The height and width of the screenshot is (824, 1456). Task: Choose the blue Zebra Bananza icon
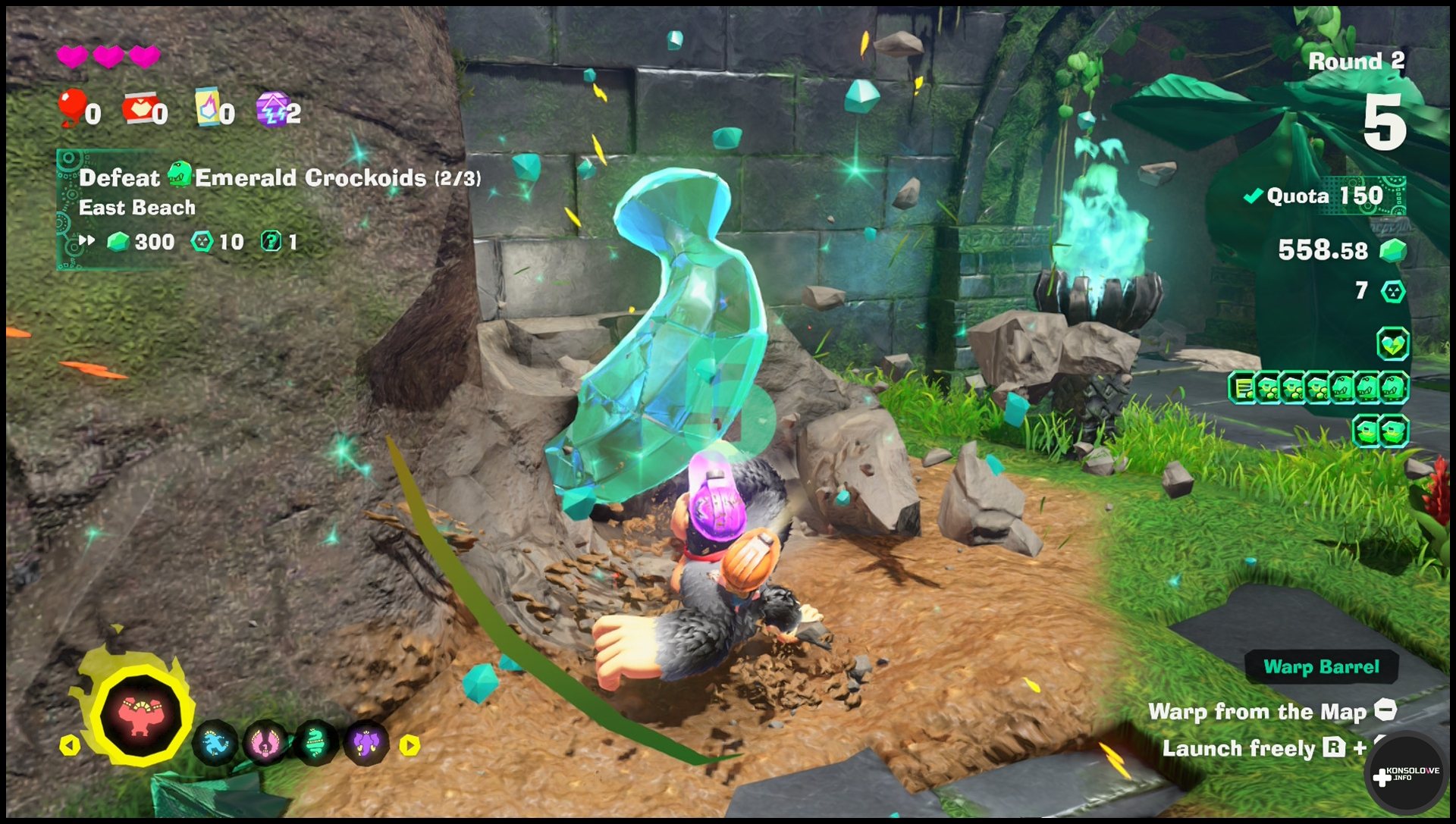coord(215,743)
